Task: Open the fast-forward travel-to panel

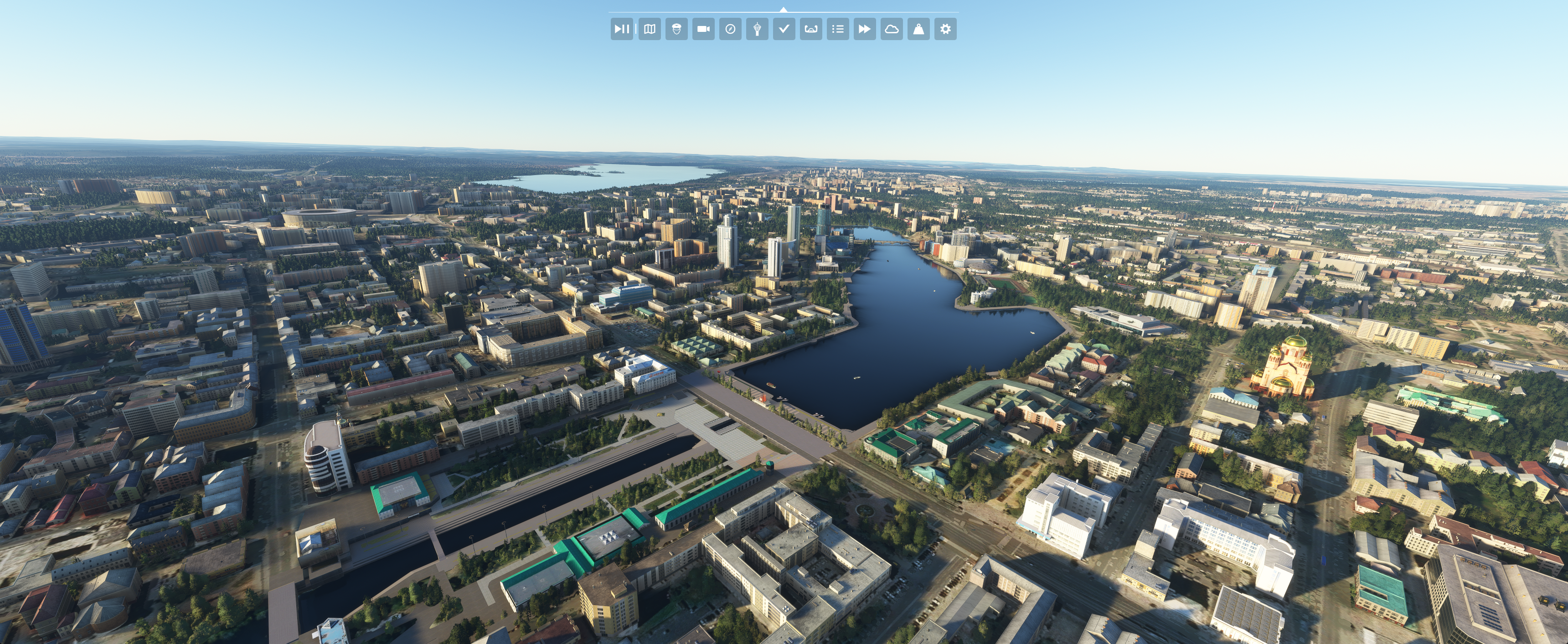Action: point(864,29)
